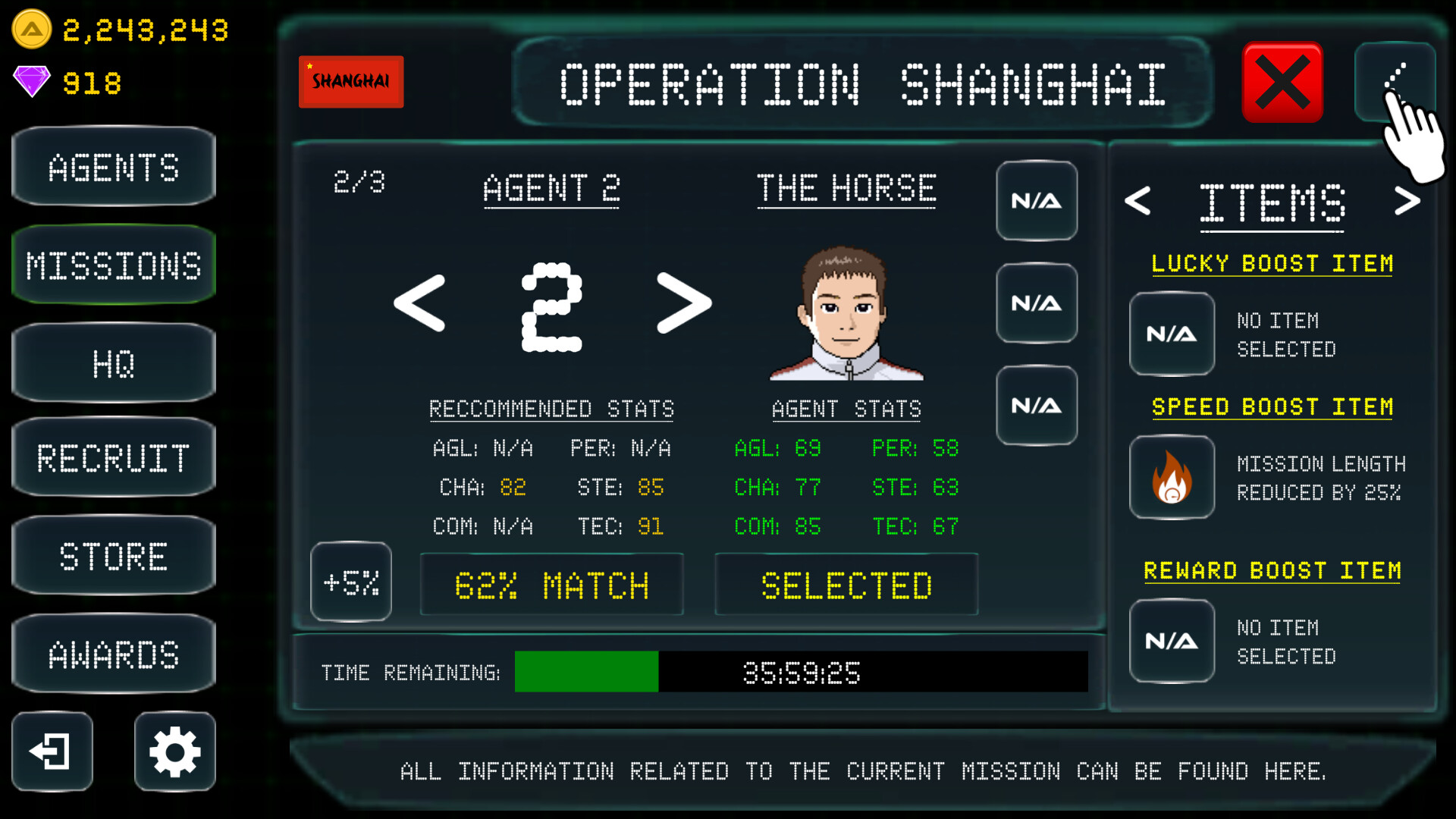Toggle the Lucky Boost N/A item slot

[x=1172, y=334]
